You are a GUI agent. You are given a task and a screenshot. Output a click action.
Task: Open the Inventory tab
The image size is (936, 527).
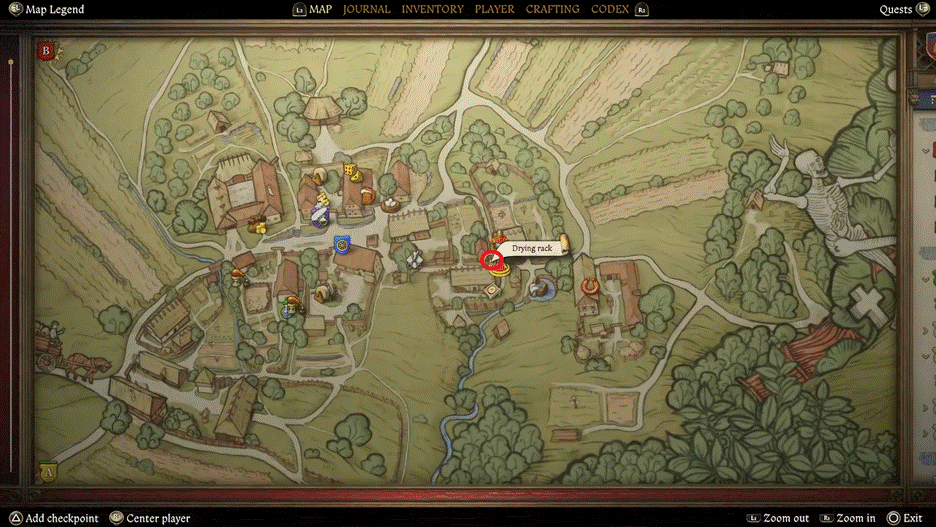[432, 9]
